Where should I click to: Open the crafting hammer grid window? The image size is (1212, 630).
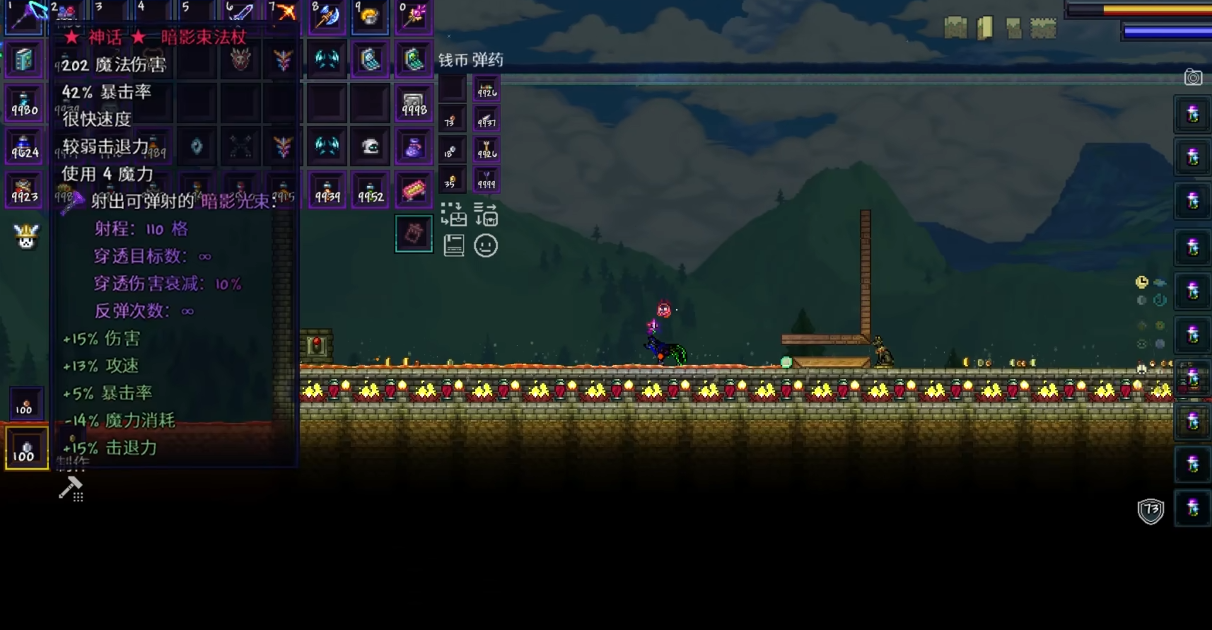pyautogui.click(x=71, y=489)
